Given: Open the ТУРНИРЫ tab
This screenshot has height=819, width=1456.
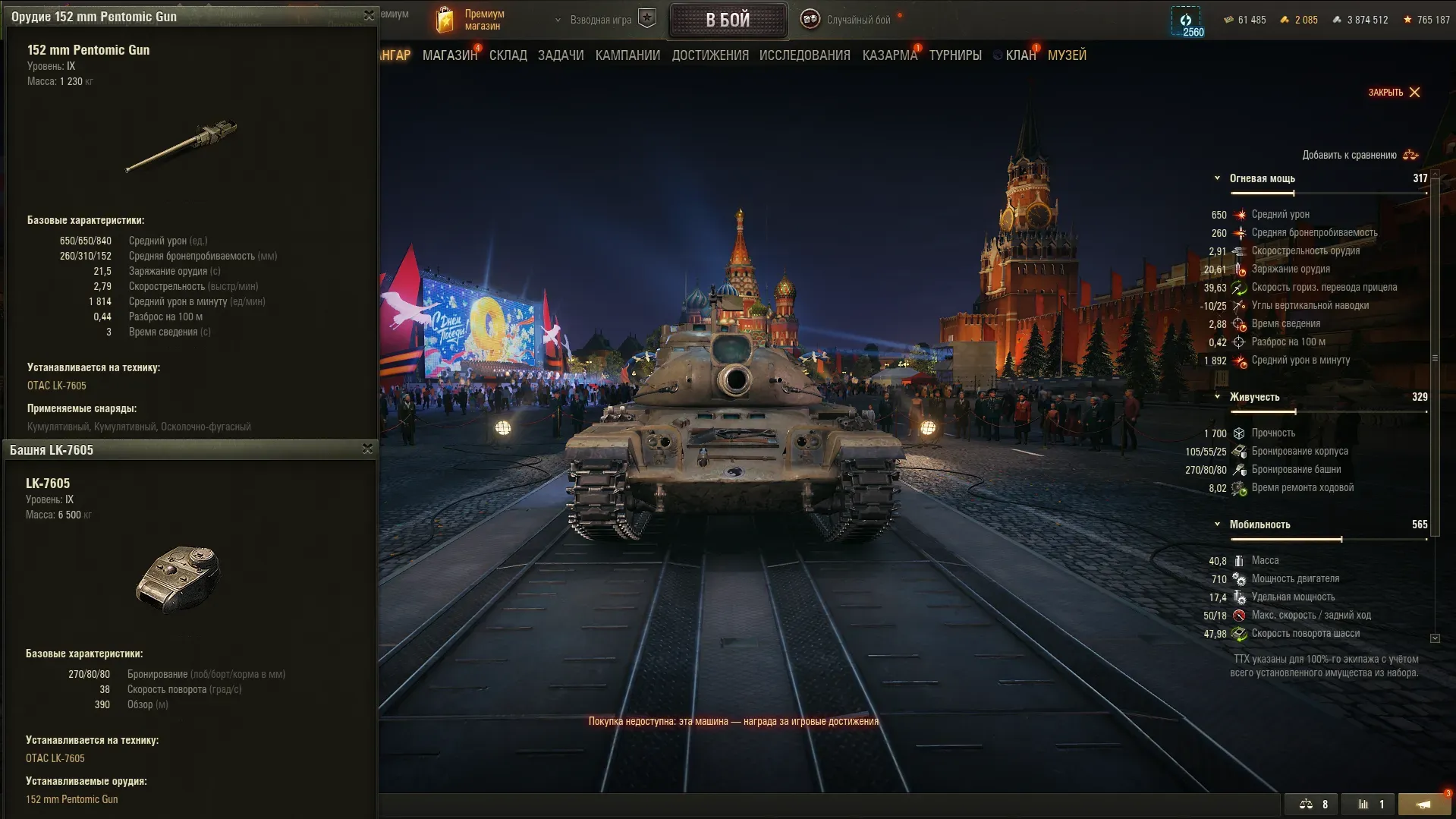Looking at the screenshot, I should [x=955, y=55].
